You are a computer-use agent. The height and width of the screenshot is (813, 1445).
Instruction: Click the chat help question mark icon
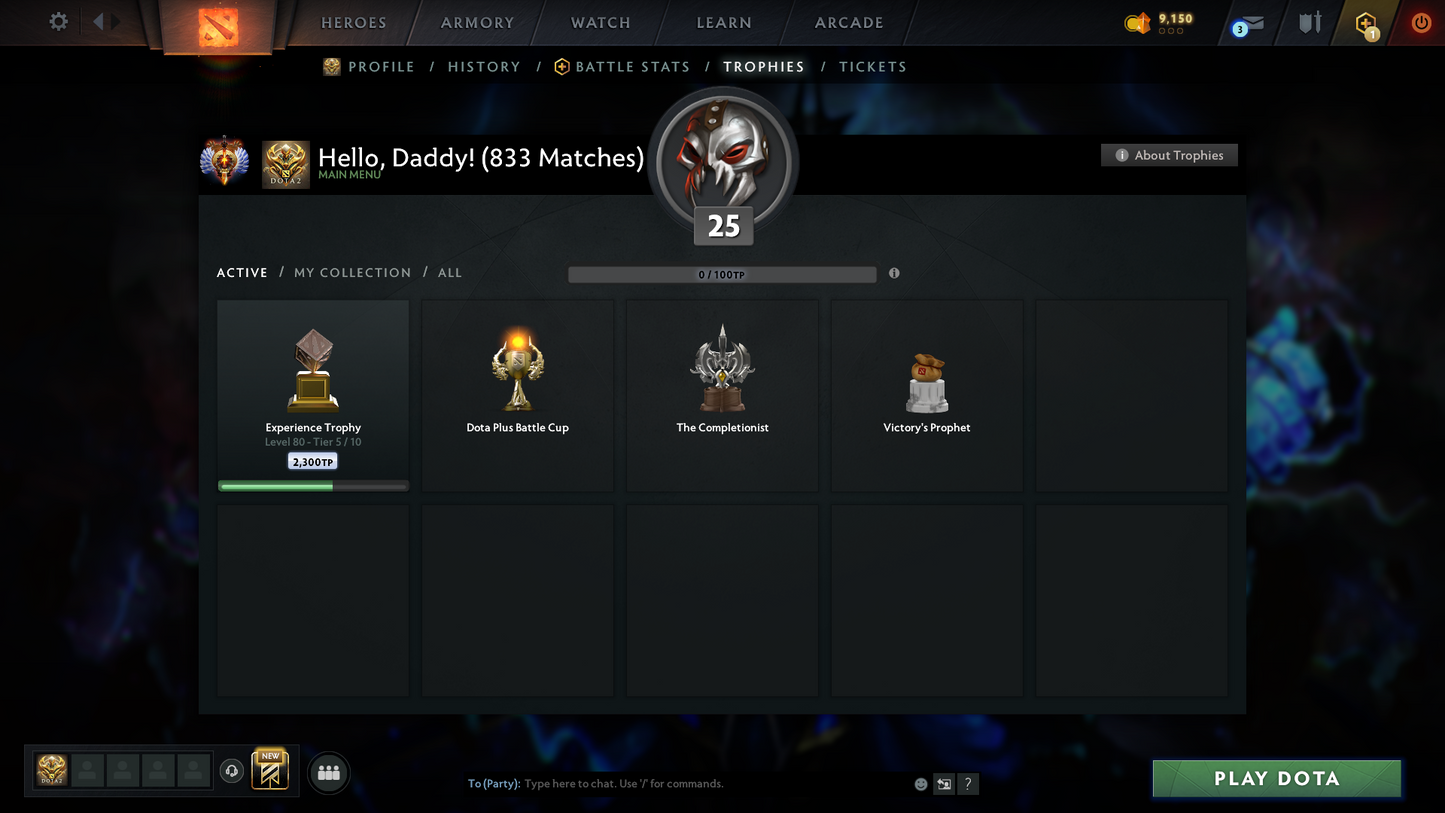pyautogui.click(x=967, y=784)
